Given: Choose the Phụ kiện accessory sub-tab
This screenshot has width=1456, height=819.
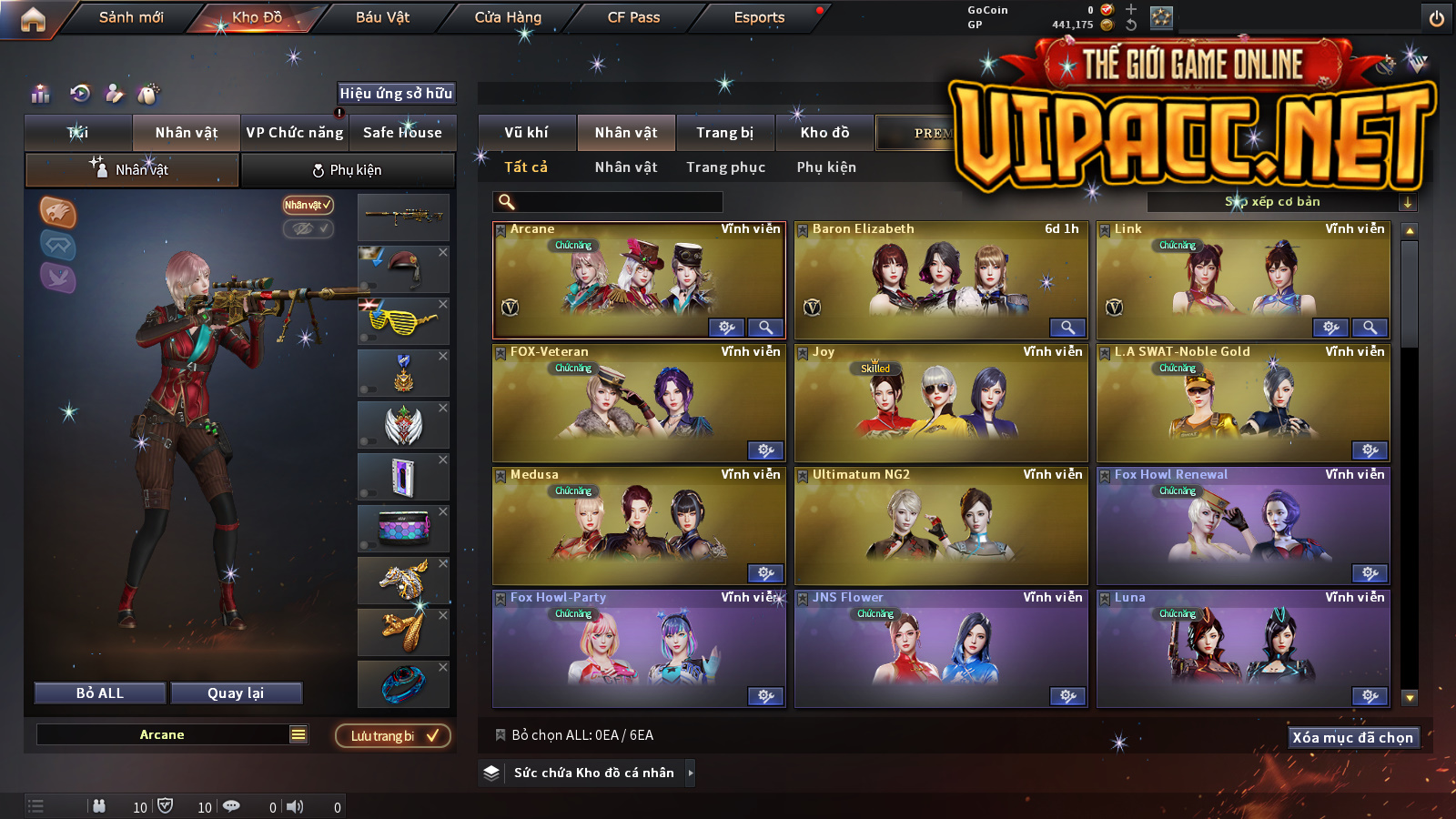Looking at the screenshot, I should tap(347, 170).
